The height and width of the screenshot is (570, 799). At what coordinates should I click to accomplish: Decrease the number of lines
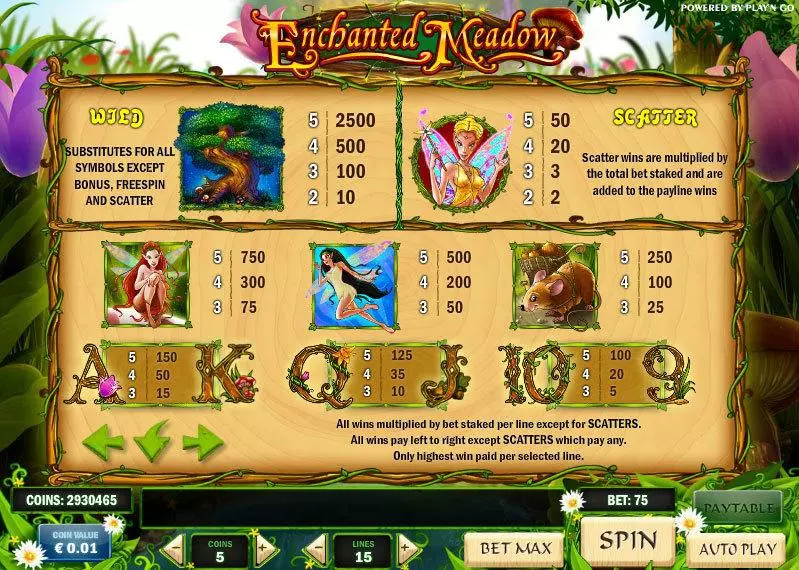pos(315,548)
